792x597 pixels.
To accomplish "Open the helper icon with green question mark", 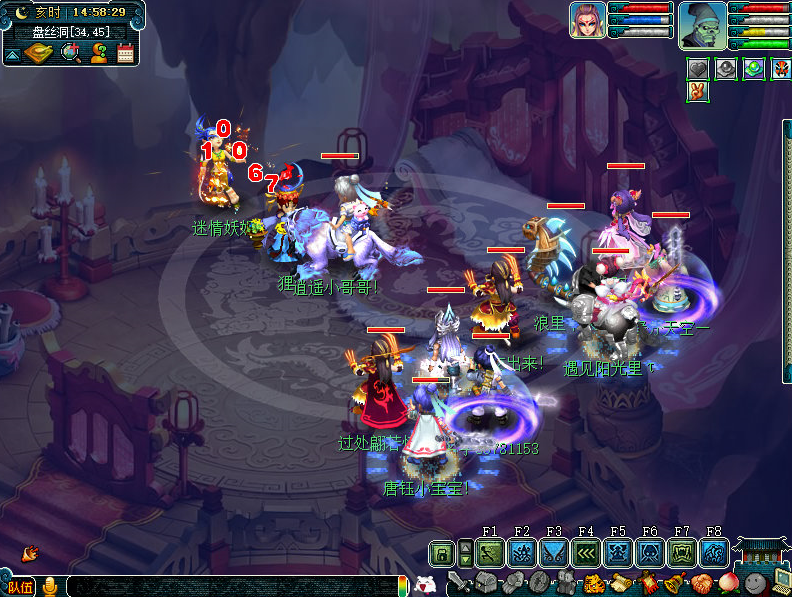I will coord(98,53).
